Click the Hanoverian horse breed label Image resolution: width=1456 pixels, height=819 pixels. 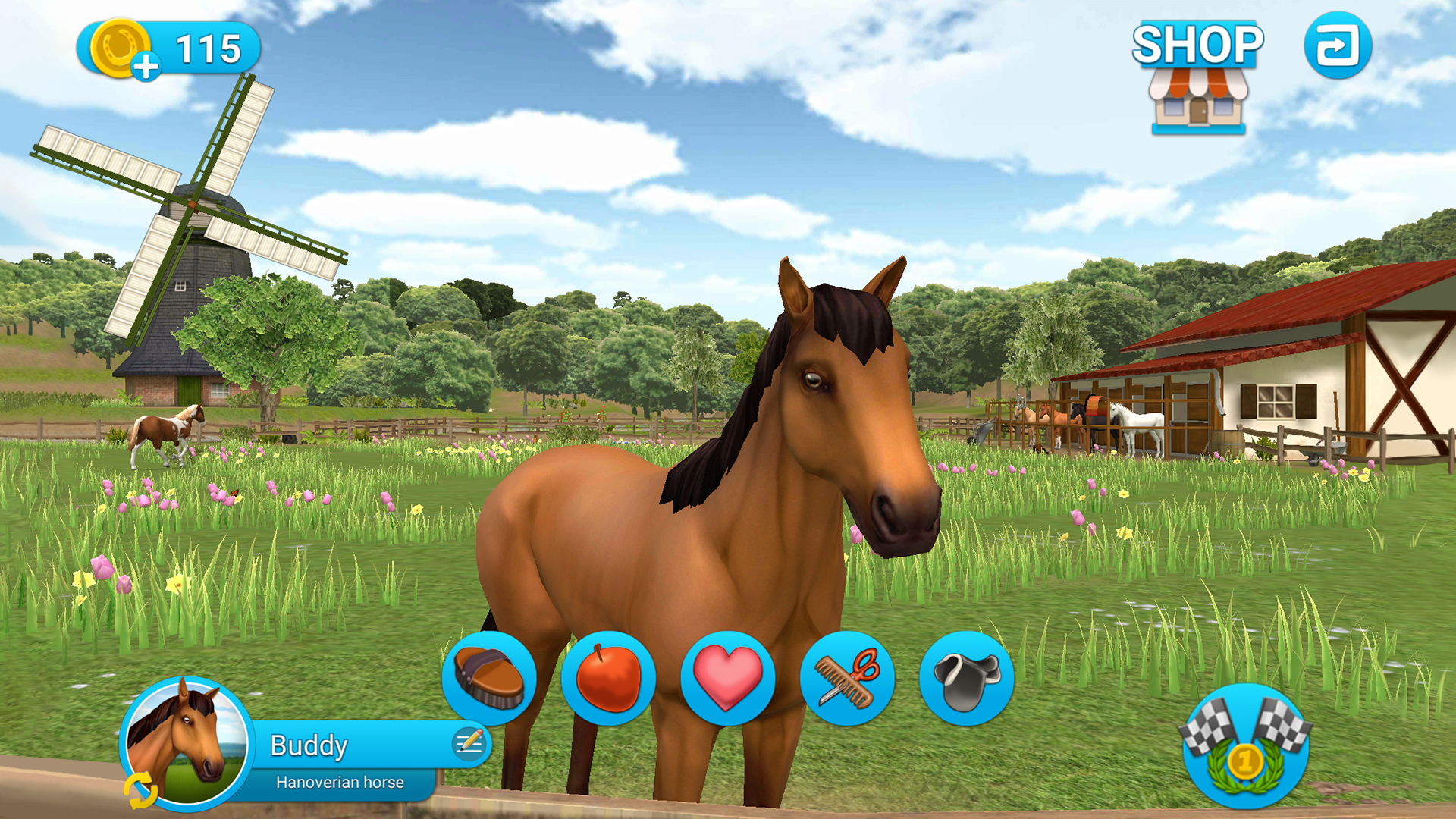(339, 782)
